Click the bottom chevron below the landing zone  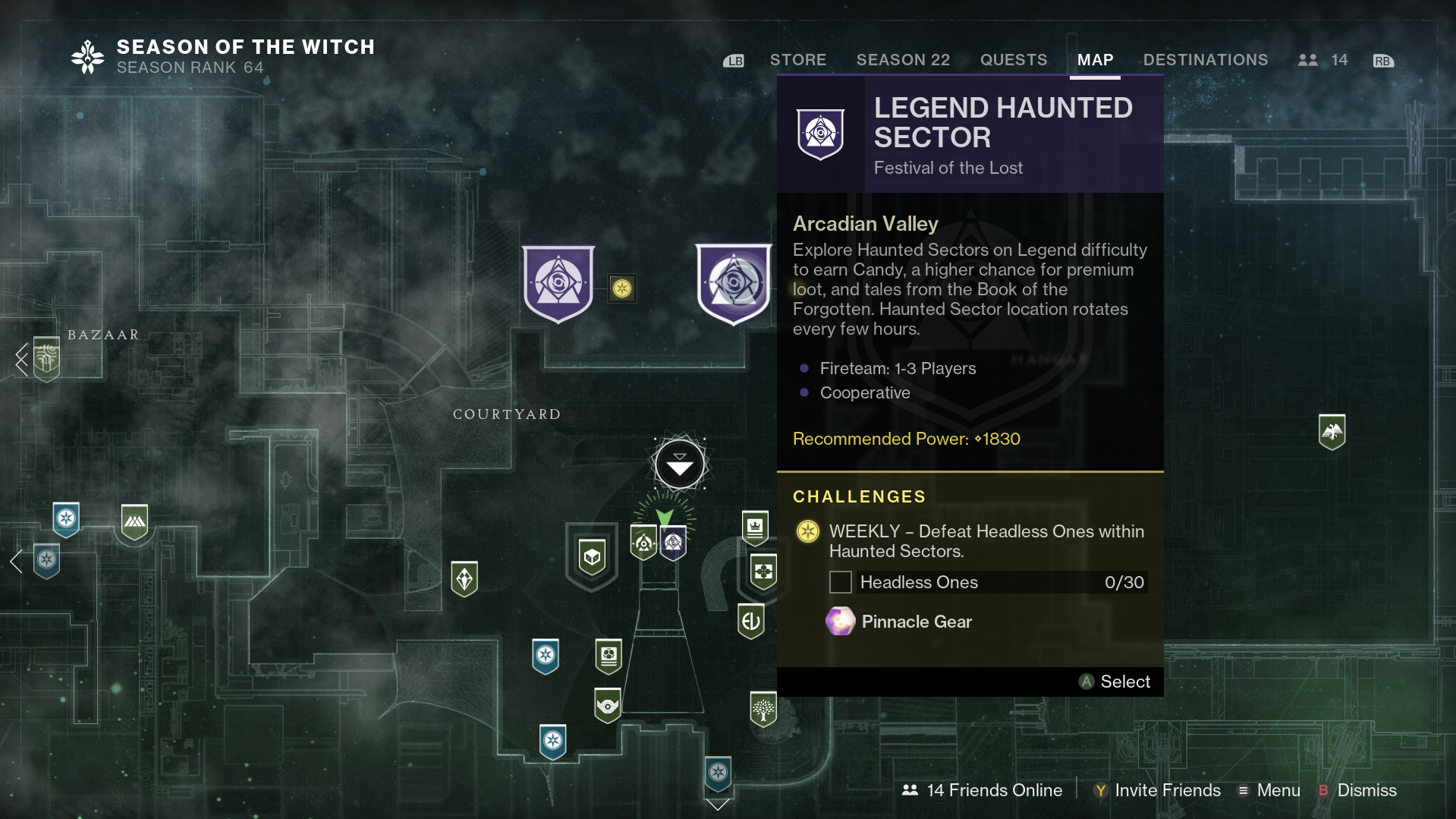coord(716,805)
